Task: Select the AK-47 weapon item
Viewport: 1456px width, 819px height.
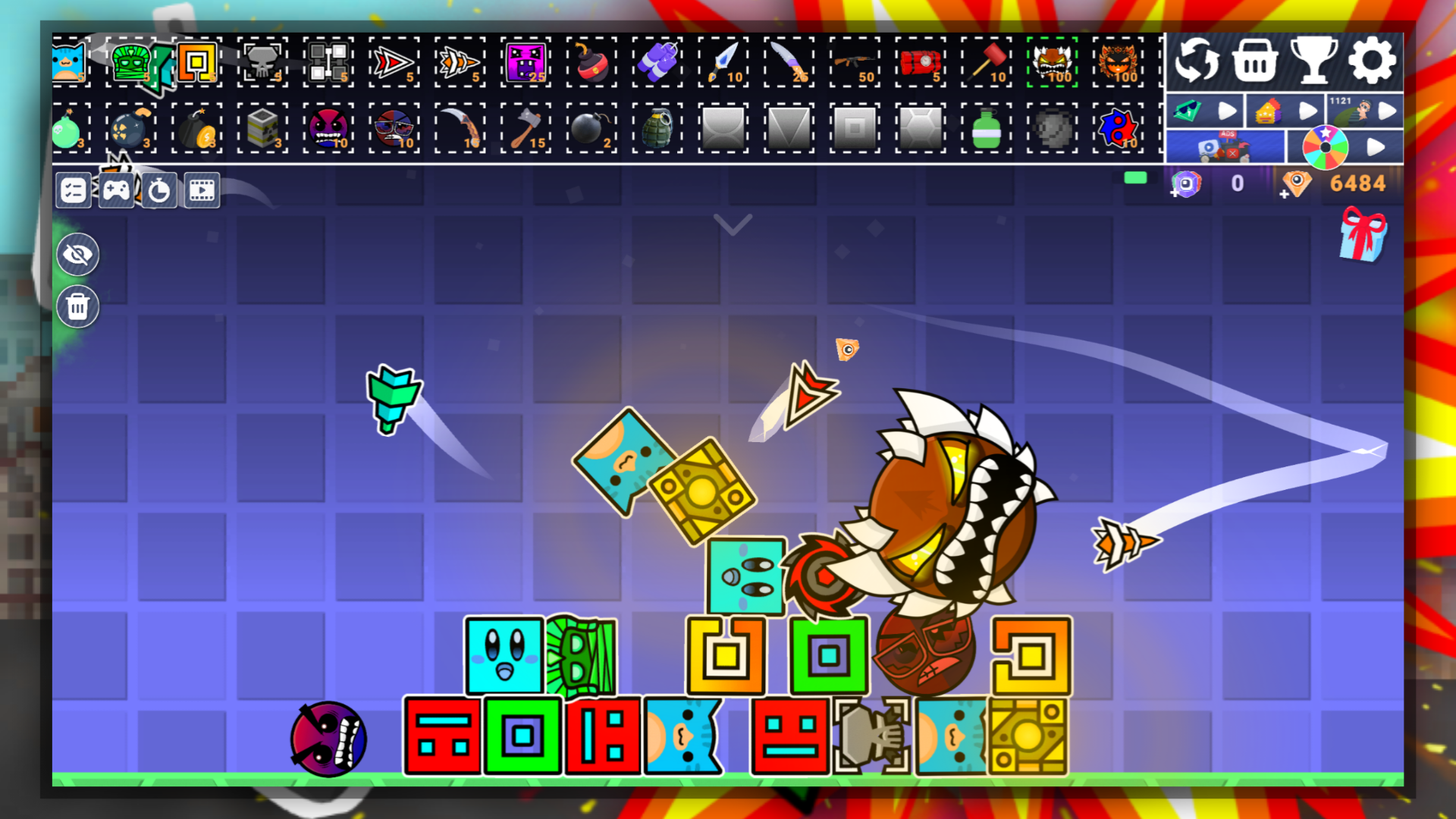Action: point(853,63)
